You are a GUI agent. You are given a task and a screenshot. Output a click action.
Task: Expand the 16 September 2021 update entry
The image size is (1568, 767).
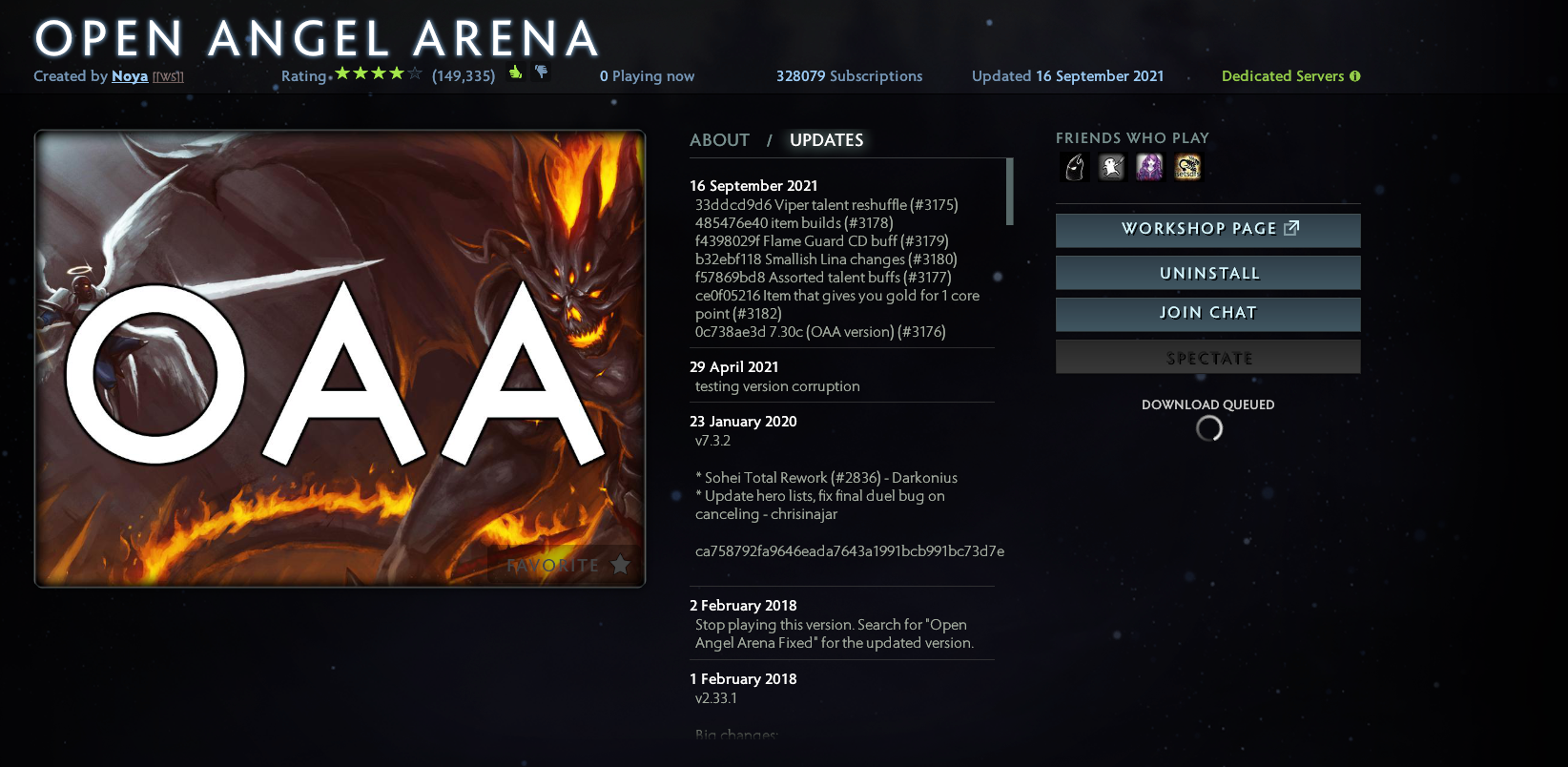753,185
